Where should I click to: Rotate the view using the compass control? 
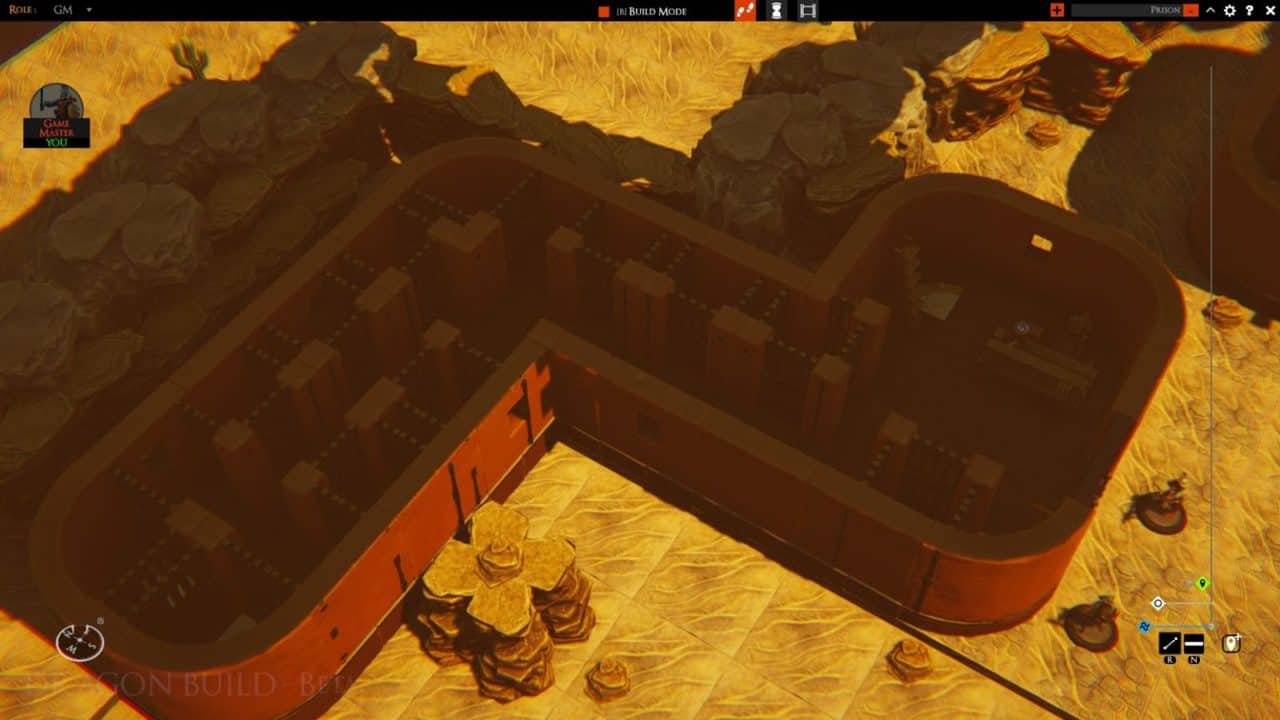pos(81,641)
